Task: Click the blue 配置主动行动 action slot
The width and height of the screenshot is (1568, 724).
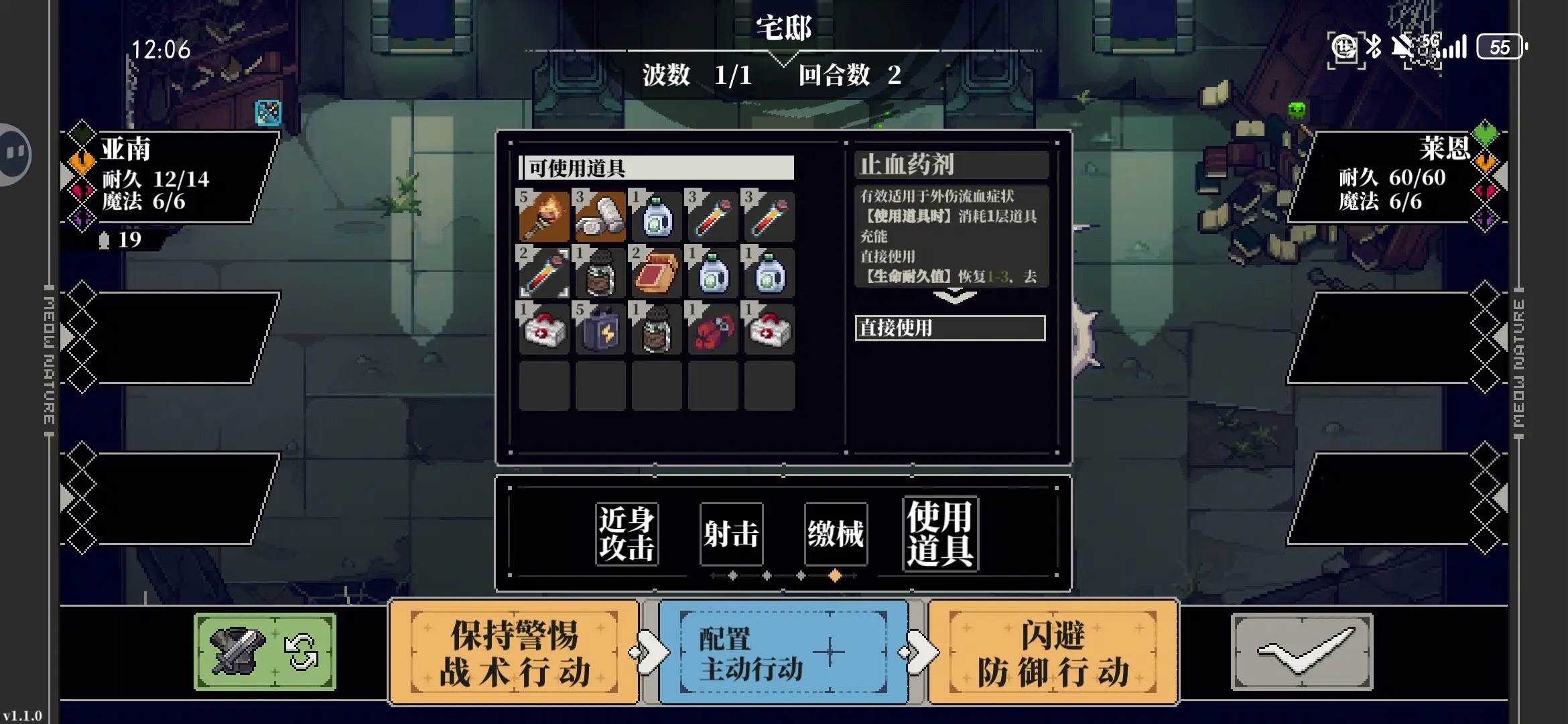Action: pyautogui.click(x=783, y=652)
